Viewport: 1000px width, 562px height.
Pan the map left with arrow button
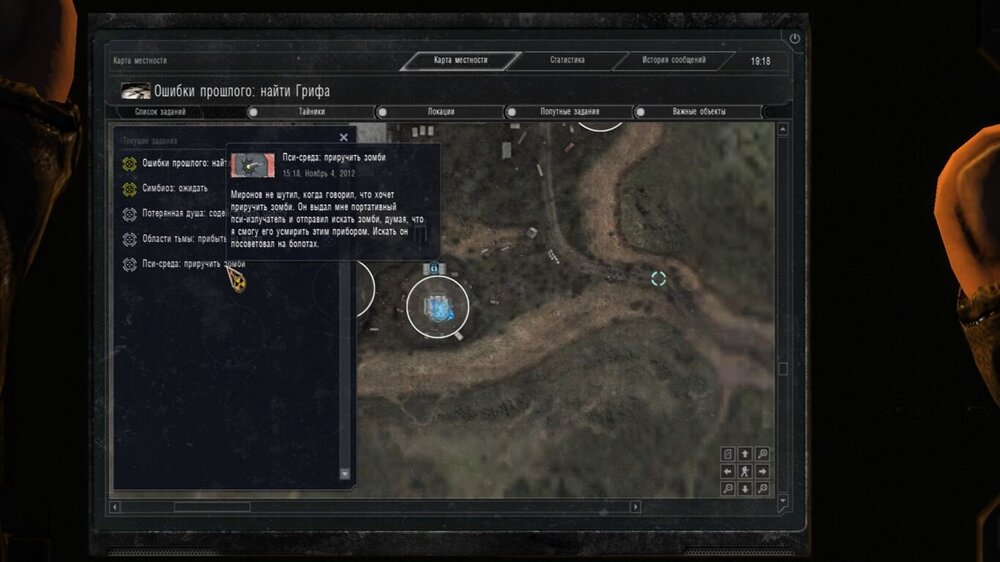click(728, 471)
